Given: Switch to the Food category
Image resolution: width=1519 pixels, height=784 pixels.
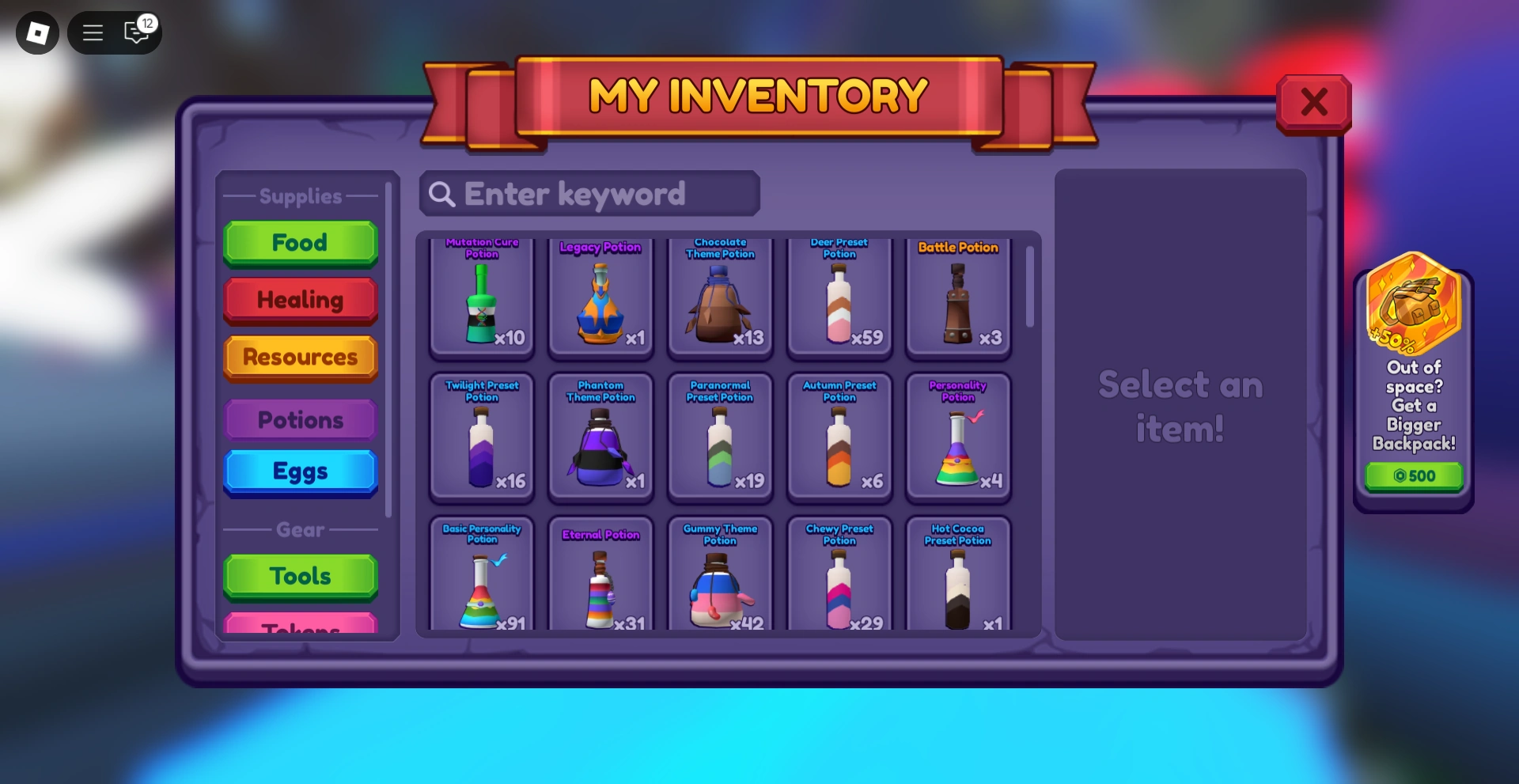Looking at the screenshot, I should [x=300, y=243].
